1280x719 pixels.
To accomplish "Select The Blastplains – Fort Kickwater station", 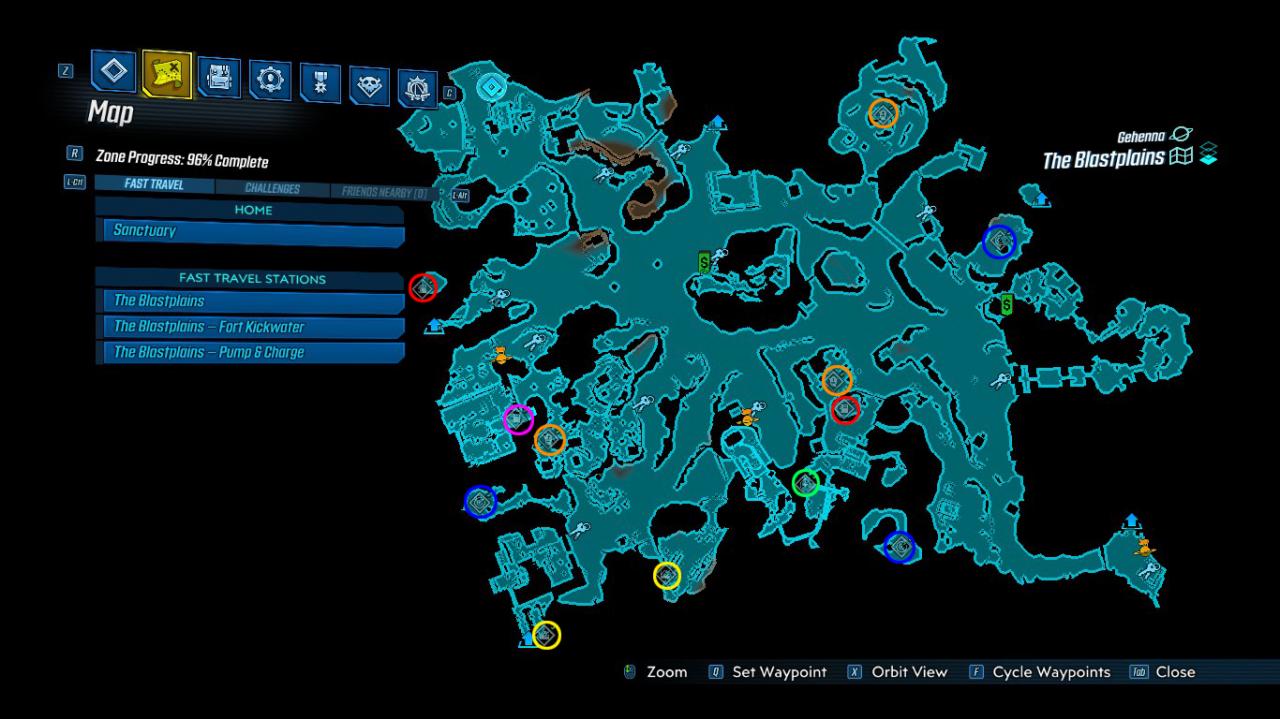I will [x=250, y=327].
